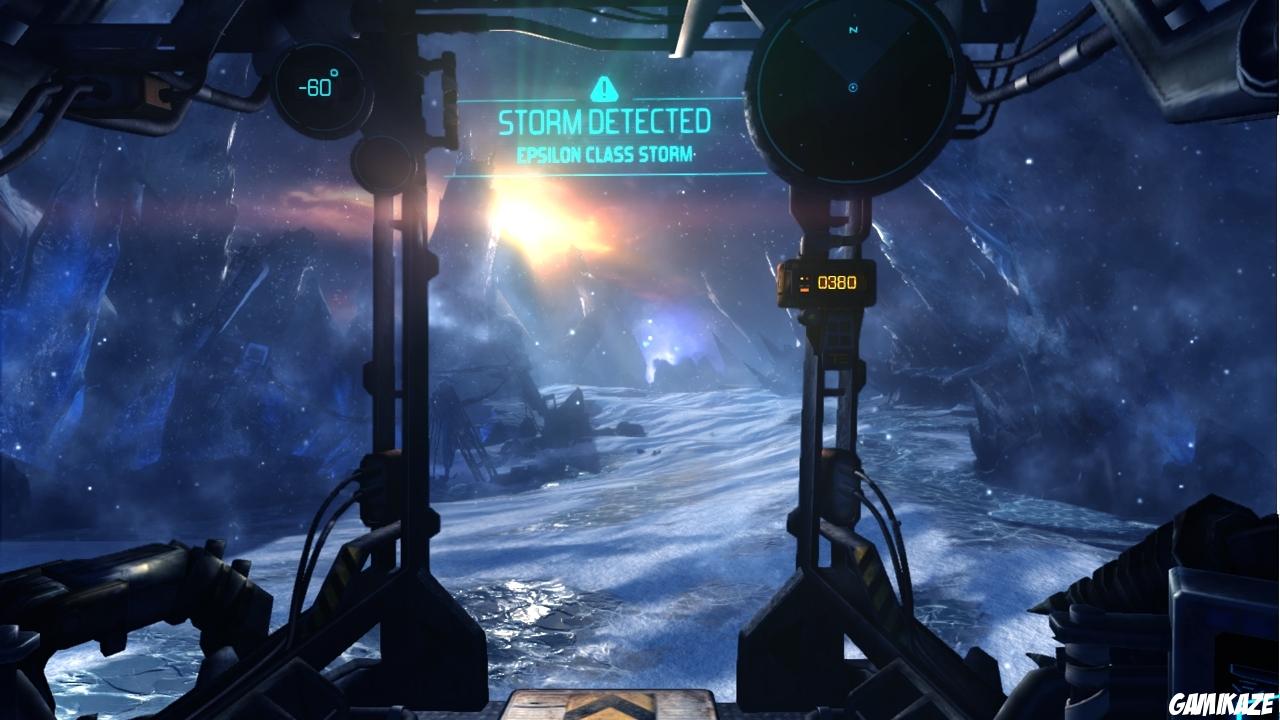Click the degree symbol on the temperature readout

[x=333, y=72]
